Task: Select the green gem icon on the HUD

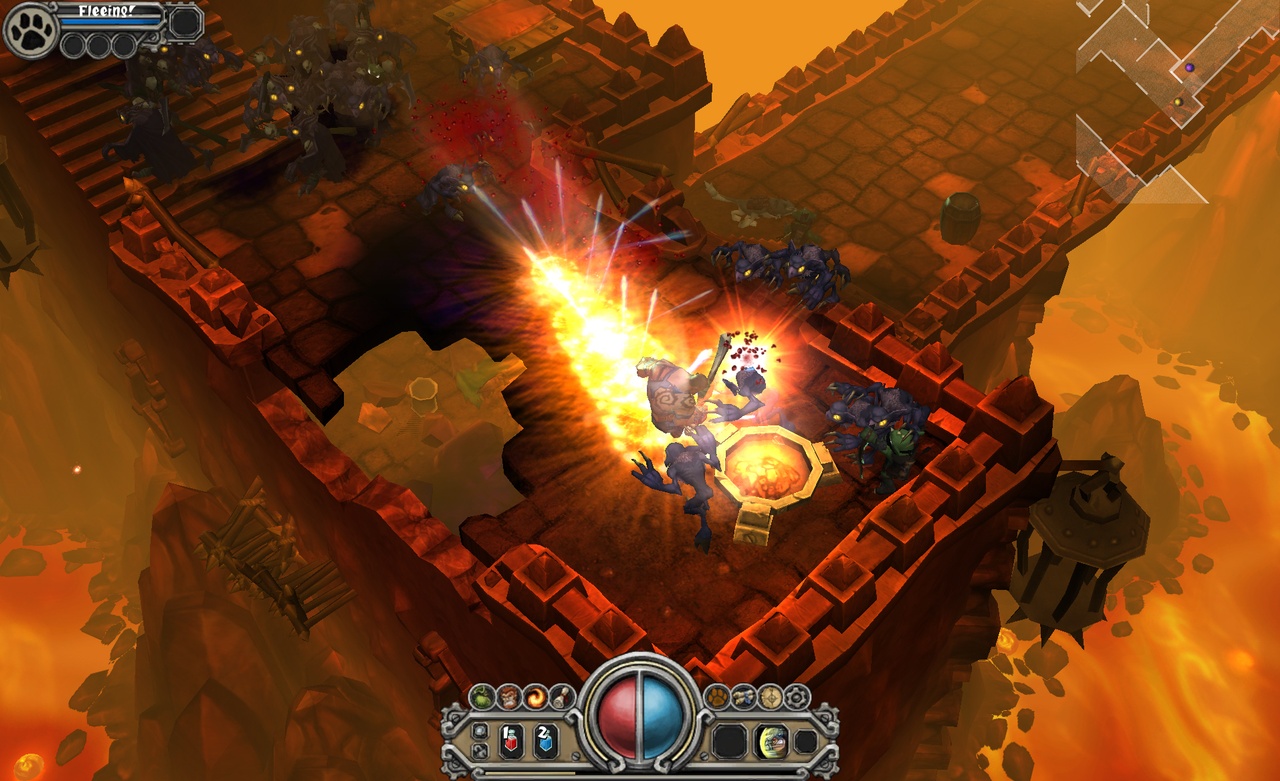Action: coord(481,696)
